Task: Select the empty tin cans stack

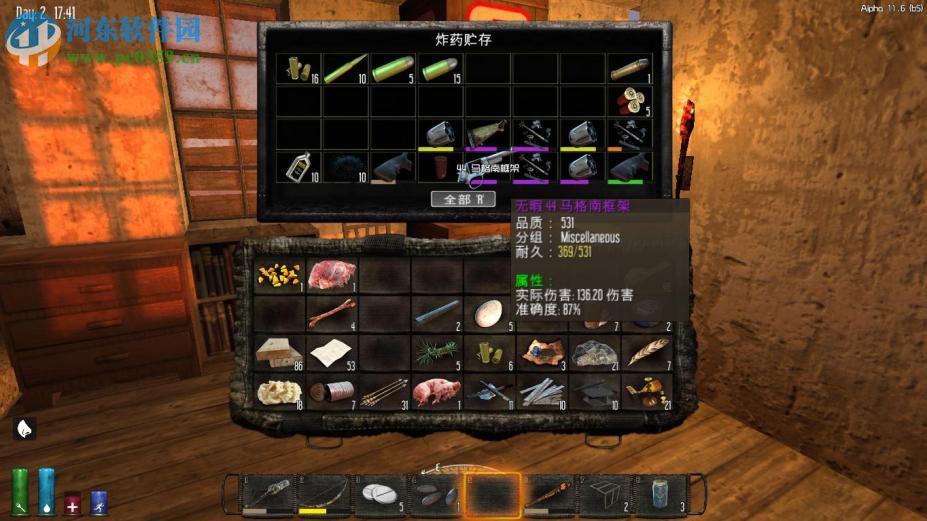Action: click(x=329, y=389)
